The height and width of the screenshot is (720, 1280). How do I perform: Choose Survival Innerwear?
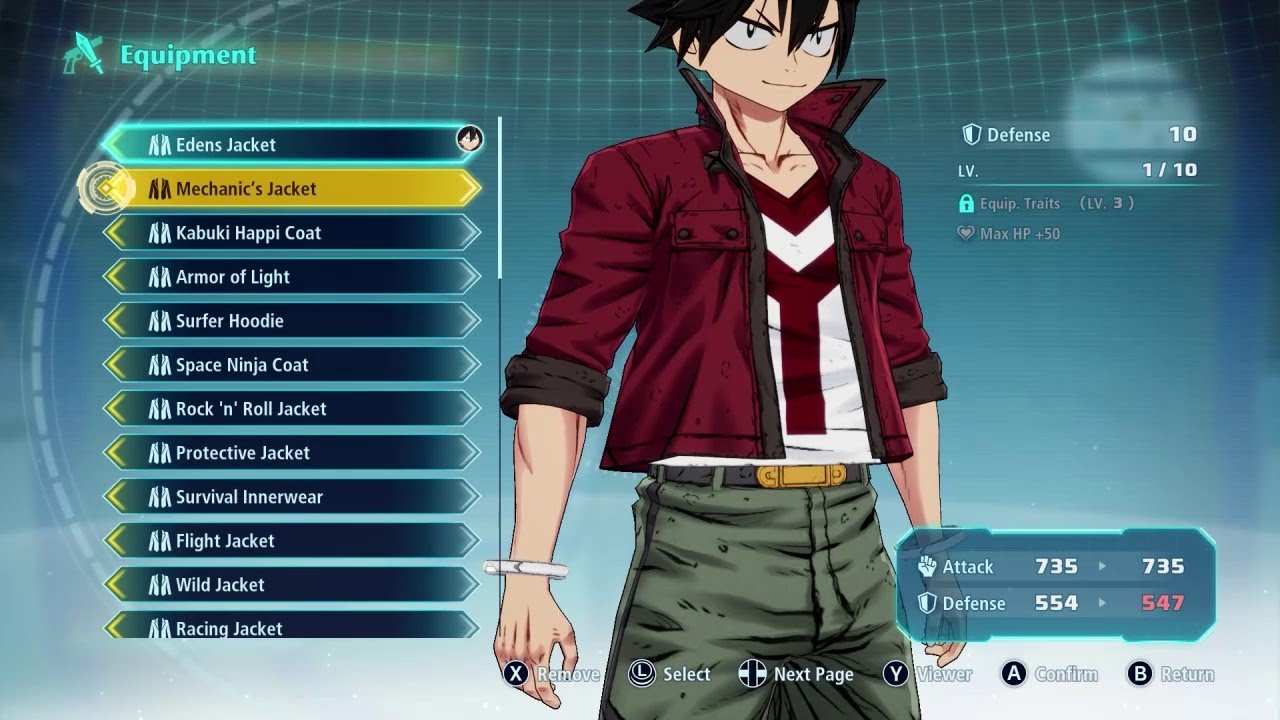click(x=290, y=497)
